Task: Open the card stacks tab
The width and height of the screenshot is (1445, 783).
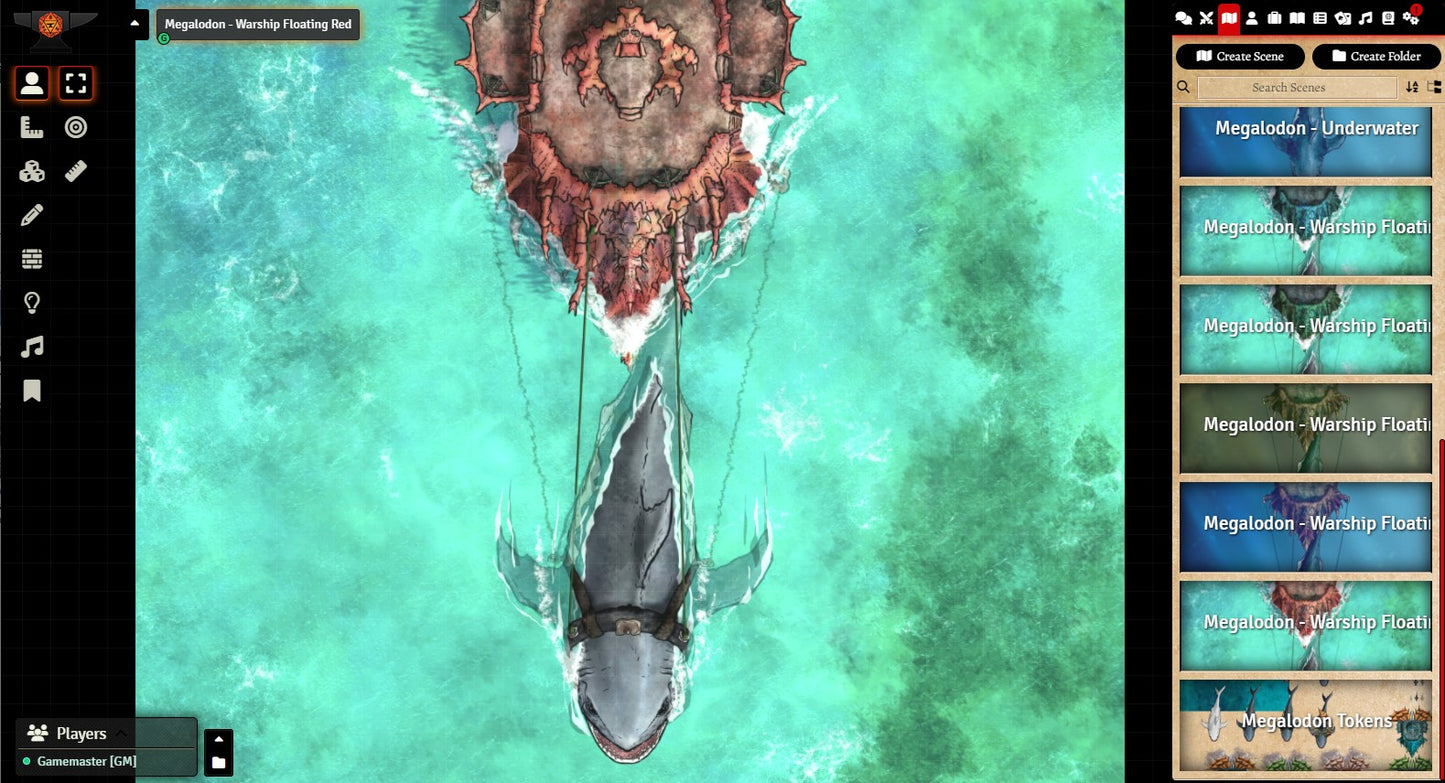Action: [1343, 18]
